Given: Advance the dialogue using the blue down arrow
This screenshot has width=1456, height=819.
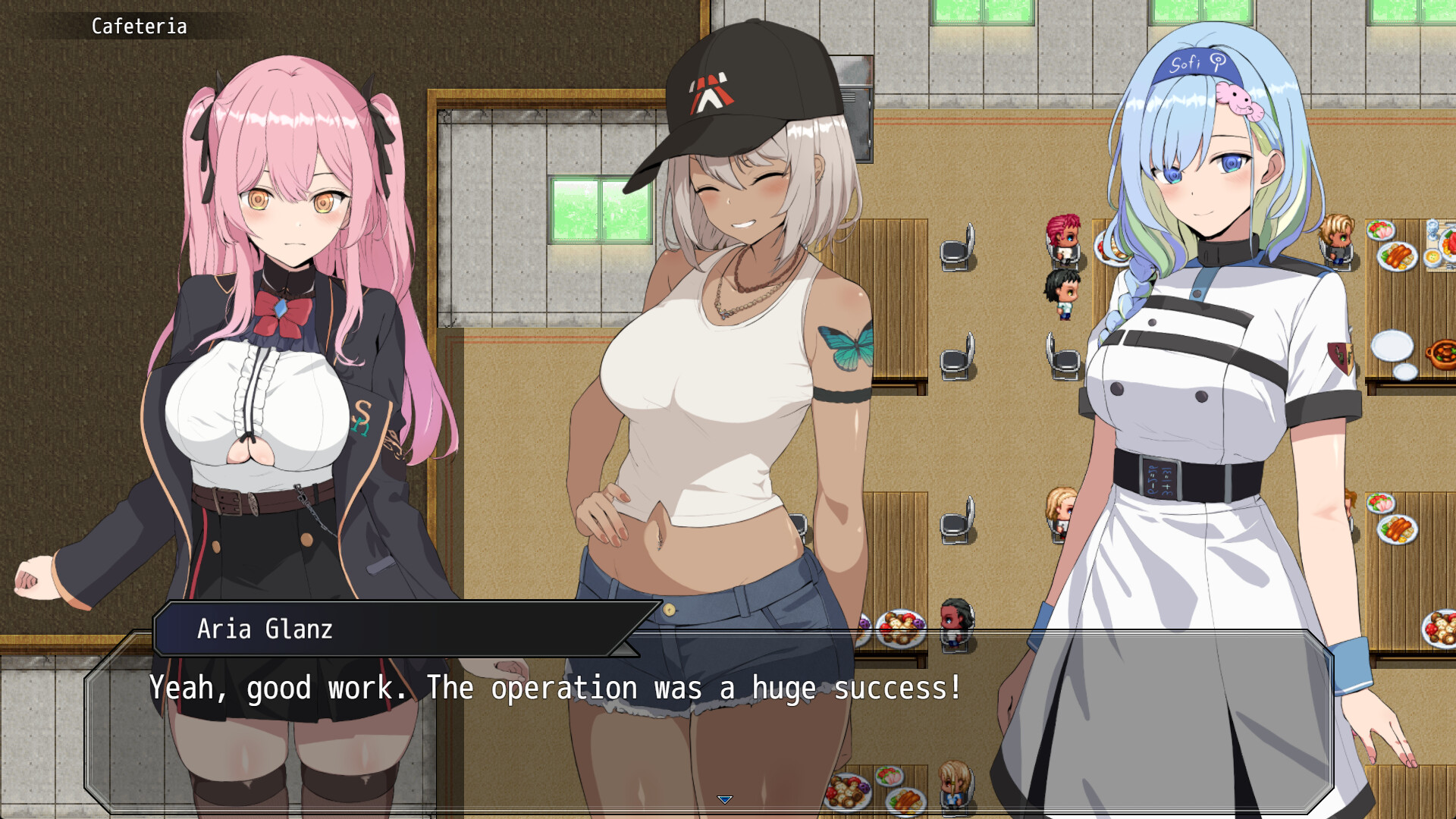Looking at the screenshot, I should (x=726, y=799).
